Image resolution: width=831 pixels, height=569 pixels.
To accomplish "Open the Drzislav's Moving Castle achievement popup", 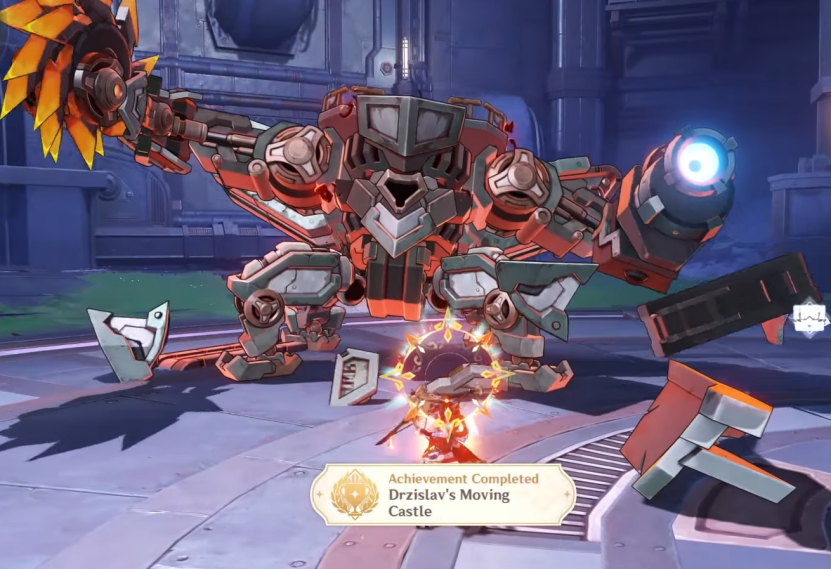I will coord(443,495).
